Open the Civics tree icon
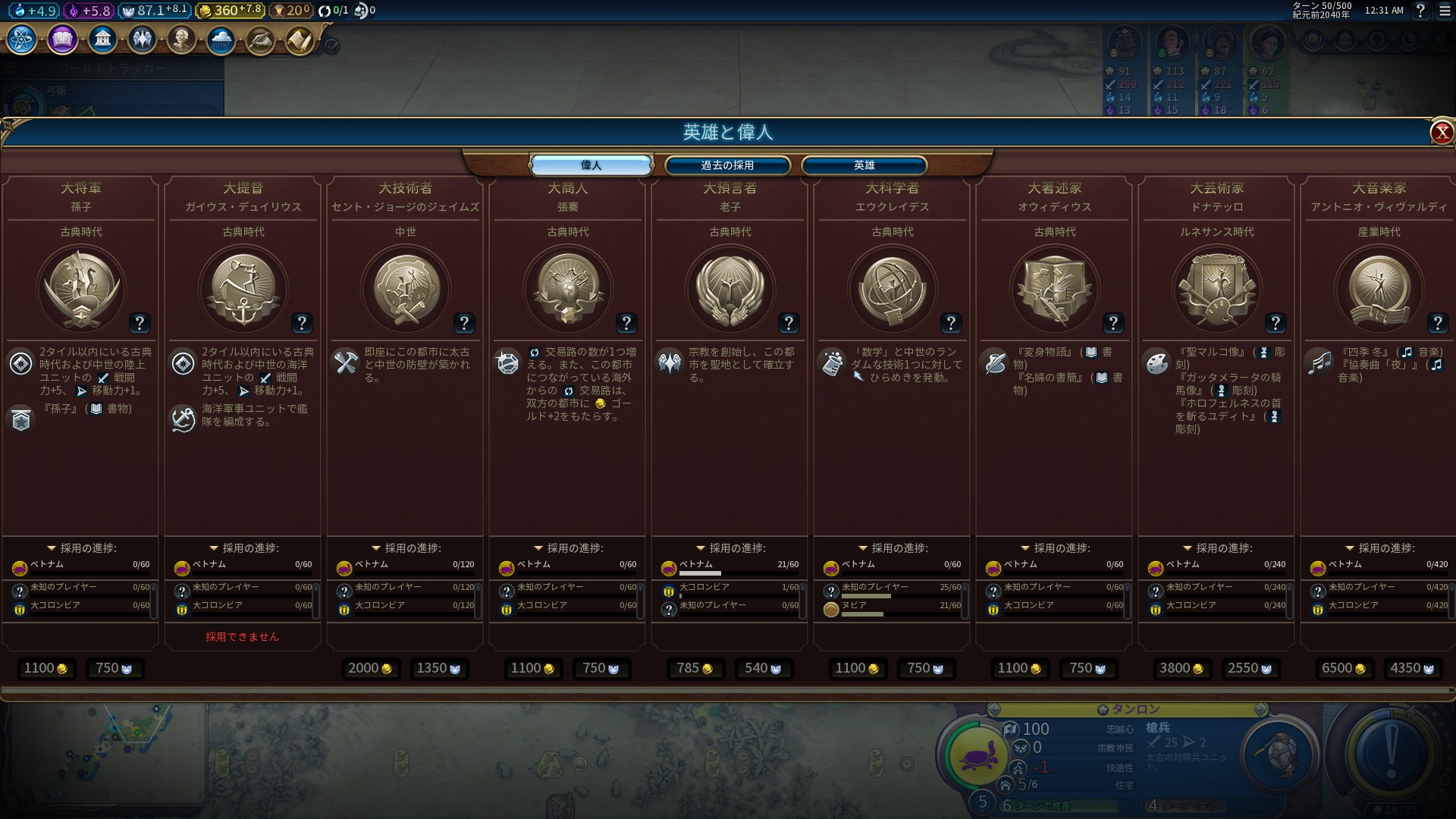This screenshot has height=819, width=1456. tap(61, 39)
